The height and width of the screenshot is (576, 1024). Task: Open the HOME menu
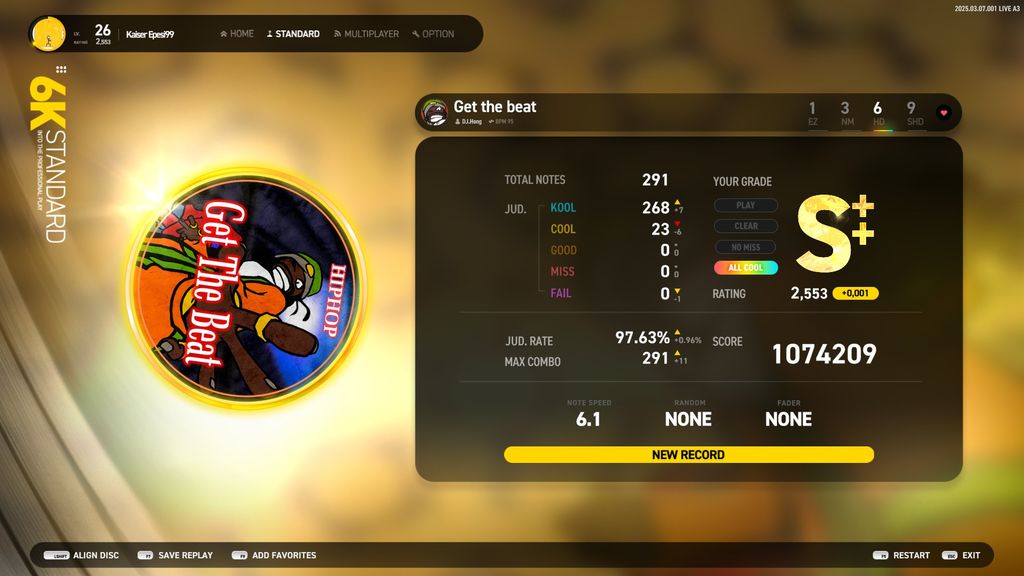pos(237,34)
